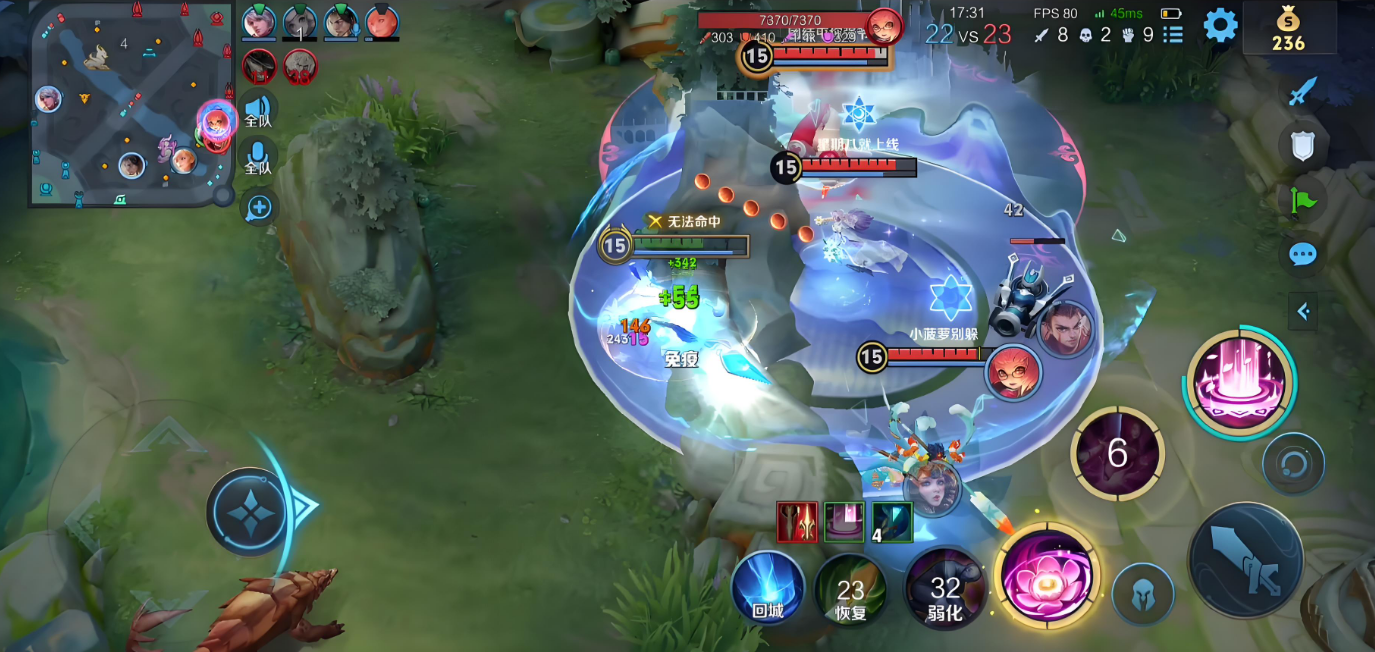The image size is (1375, 652).
Task: Open the minimap
Action: point(130,104)
